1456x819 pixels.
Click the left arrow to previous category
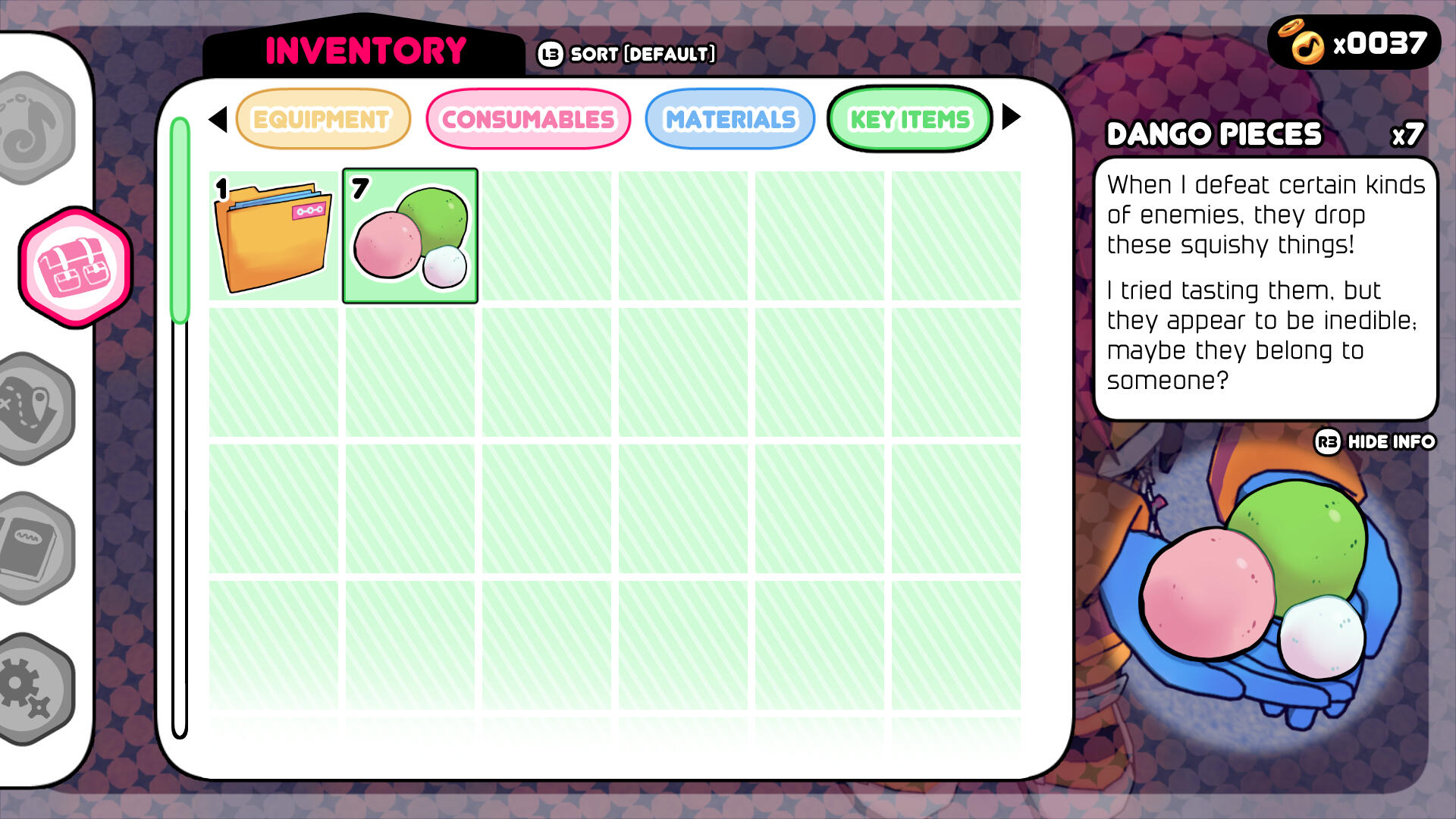[x=218, y=118]
